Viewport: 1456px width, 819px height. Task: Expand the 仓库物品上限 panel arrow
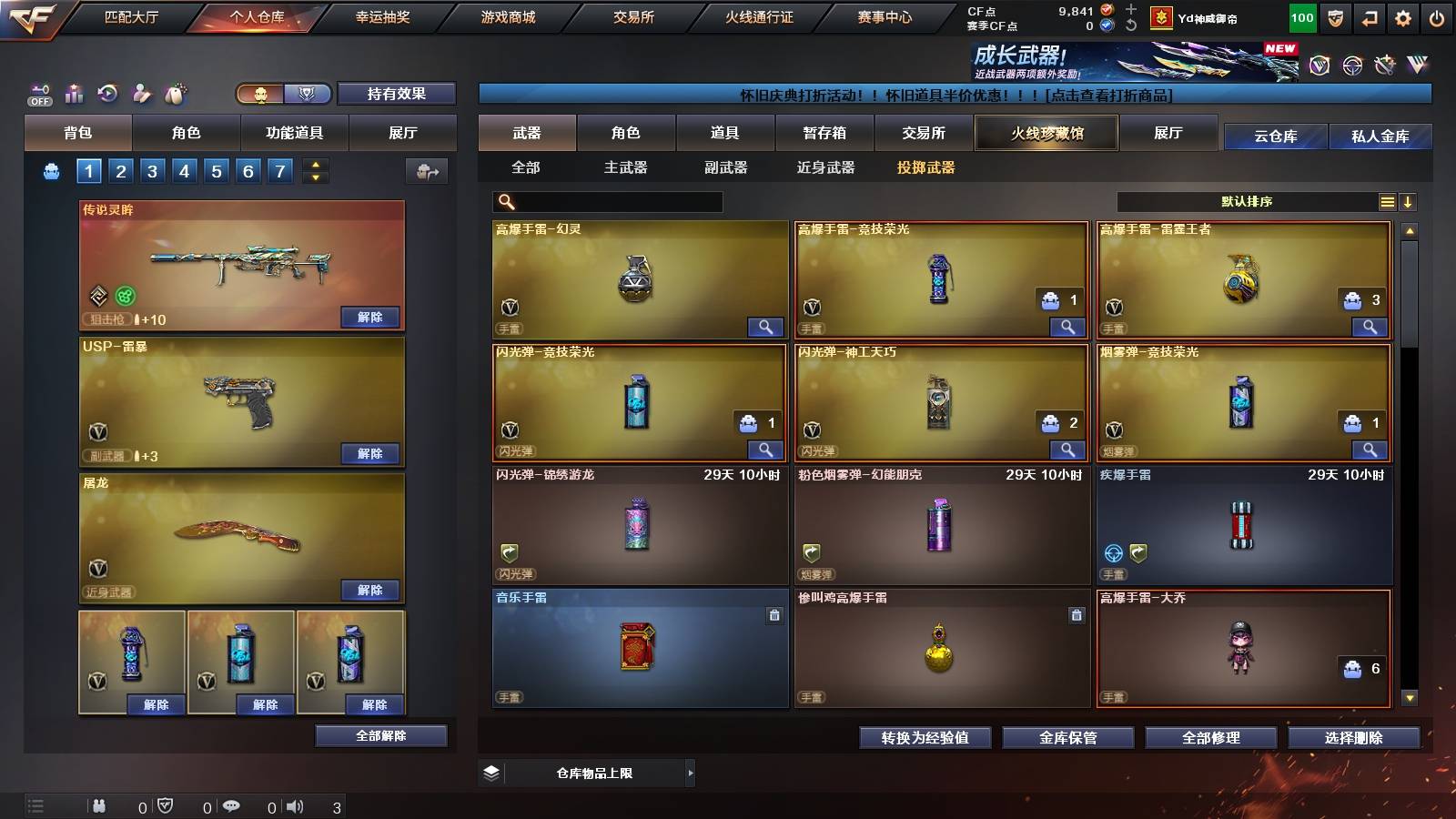tap(689, 773)
